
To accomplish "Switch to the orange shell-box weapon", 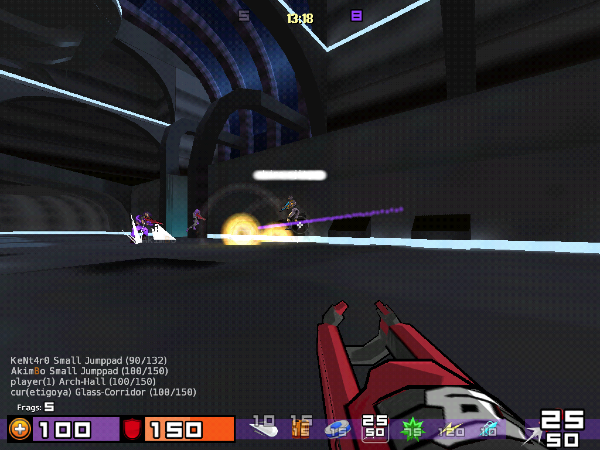I will click(x=300, y=430).
